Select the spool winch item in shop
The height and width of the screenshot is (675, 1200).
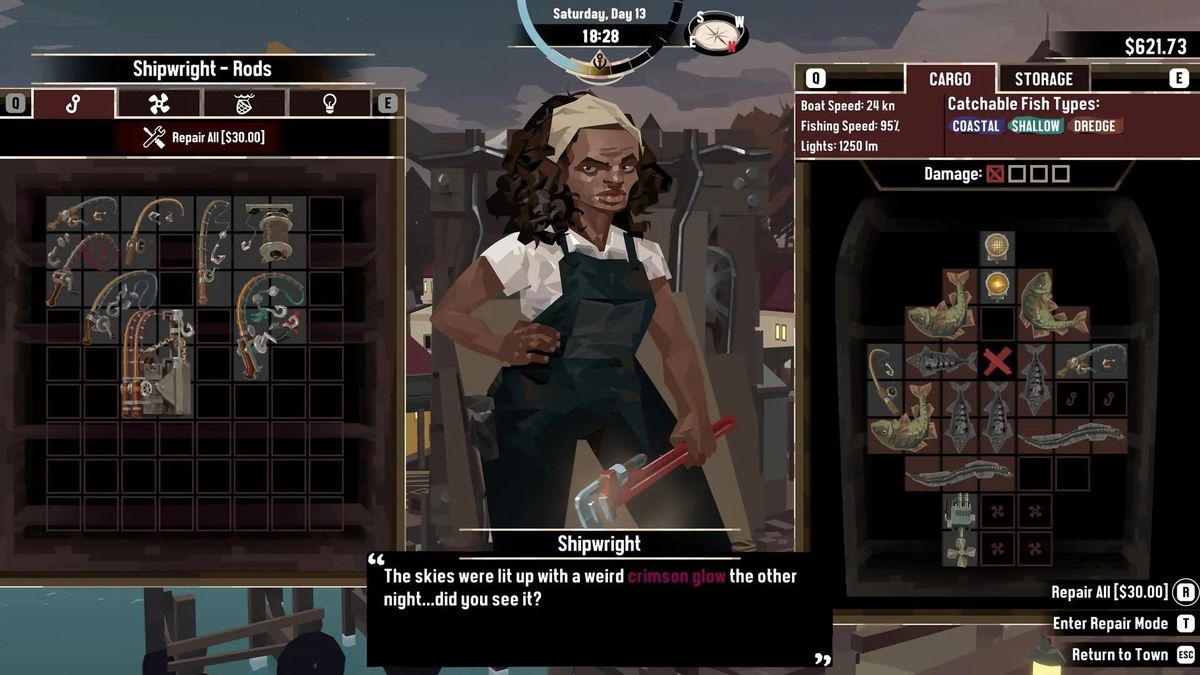pyautogui.click(x=270, y=232)
